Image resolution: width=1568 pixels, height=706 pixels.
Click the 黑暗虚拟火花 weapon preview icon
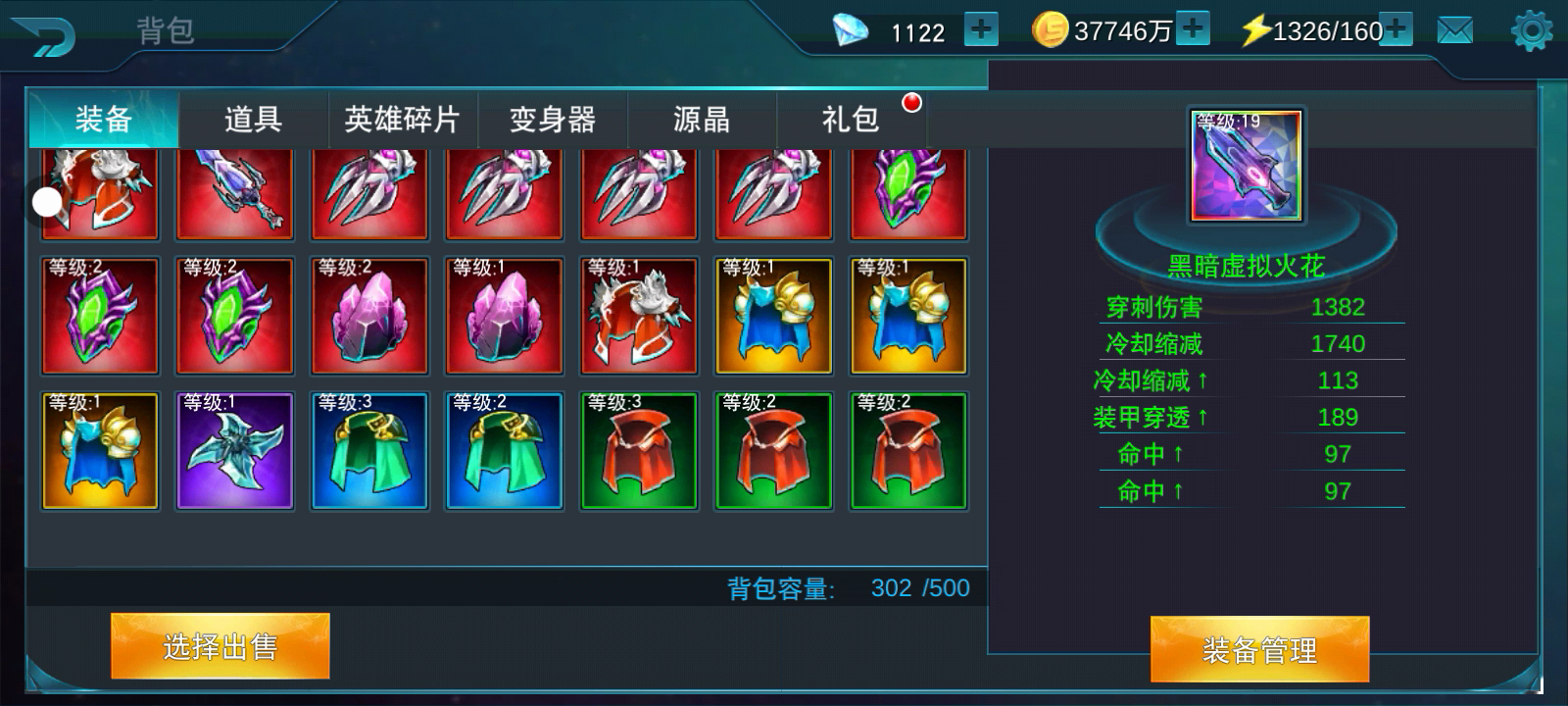1246,166
